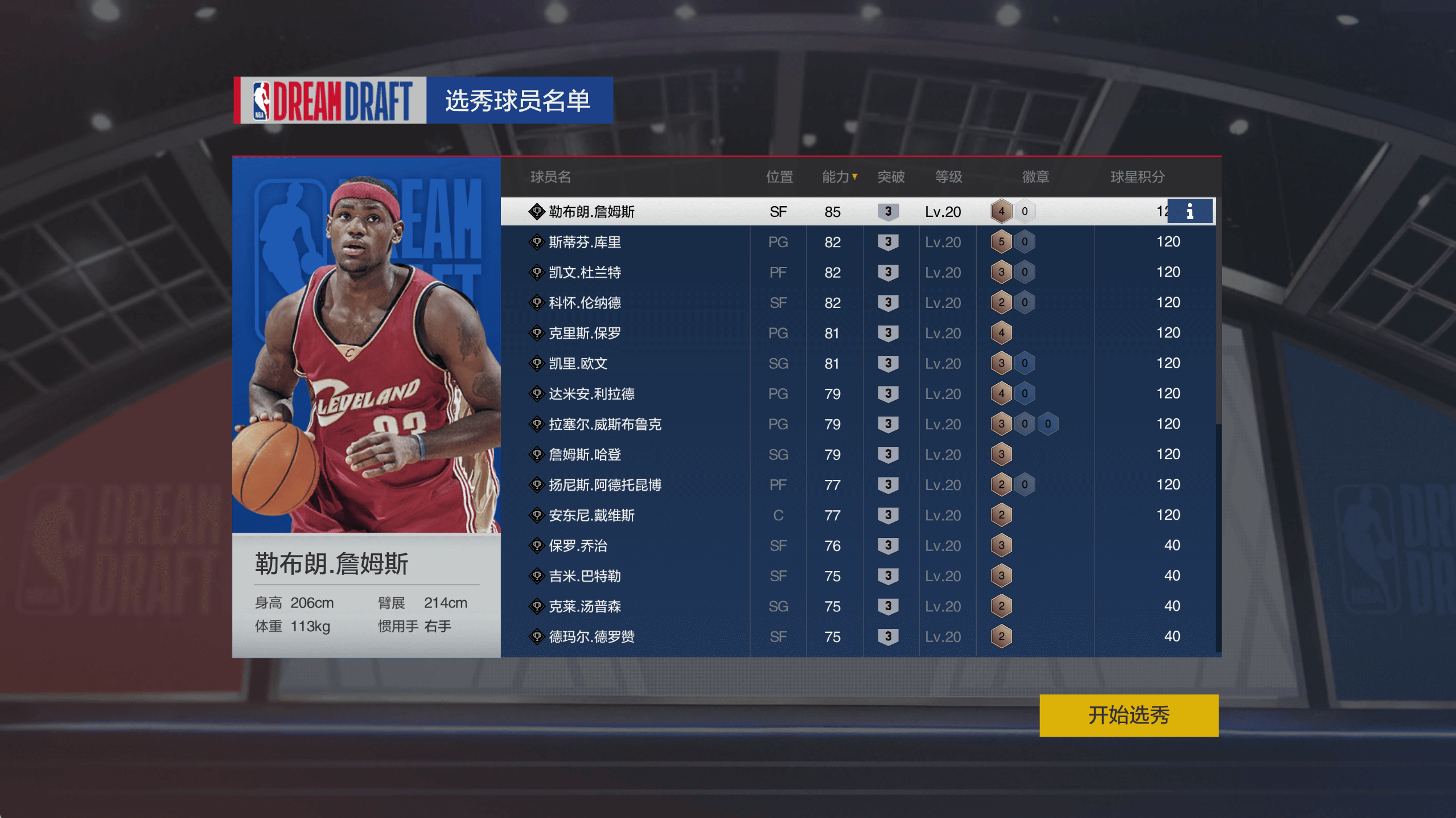Click the 开始选秀 start draft button
The height and width of the screenshot is (818, 1456).
point(1128,715)
